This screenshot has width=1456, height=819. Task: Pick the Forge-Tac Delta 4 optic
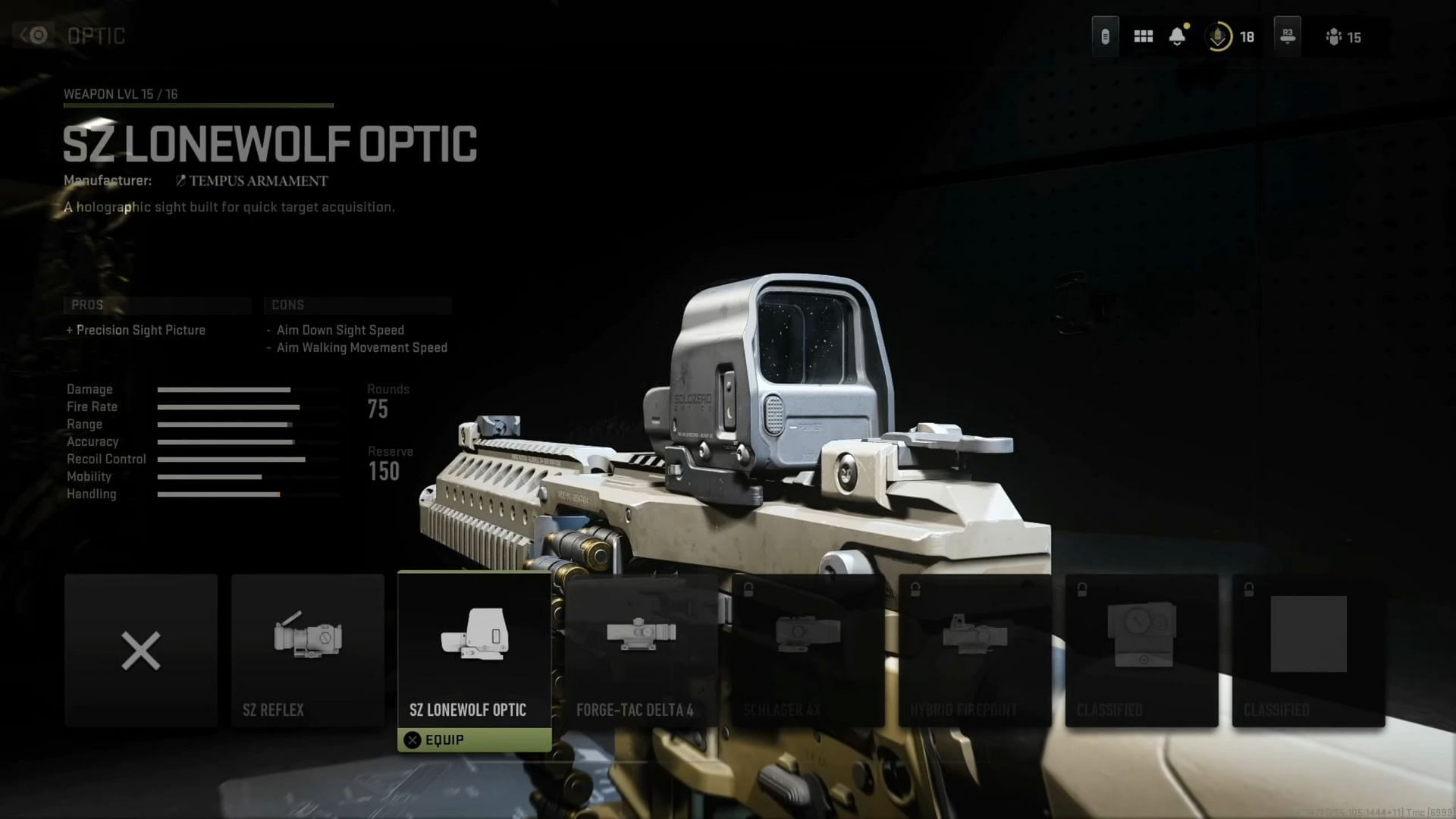point(642,651)
